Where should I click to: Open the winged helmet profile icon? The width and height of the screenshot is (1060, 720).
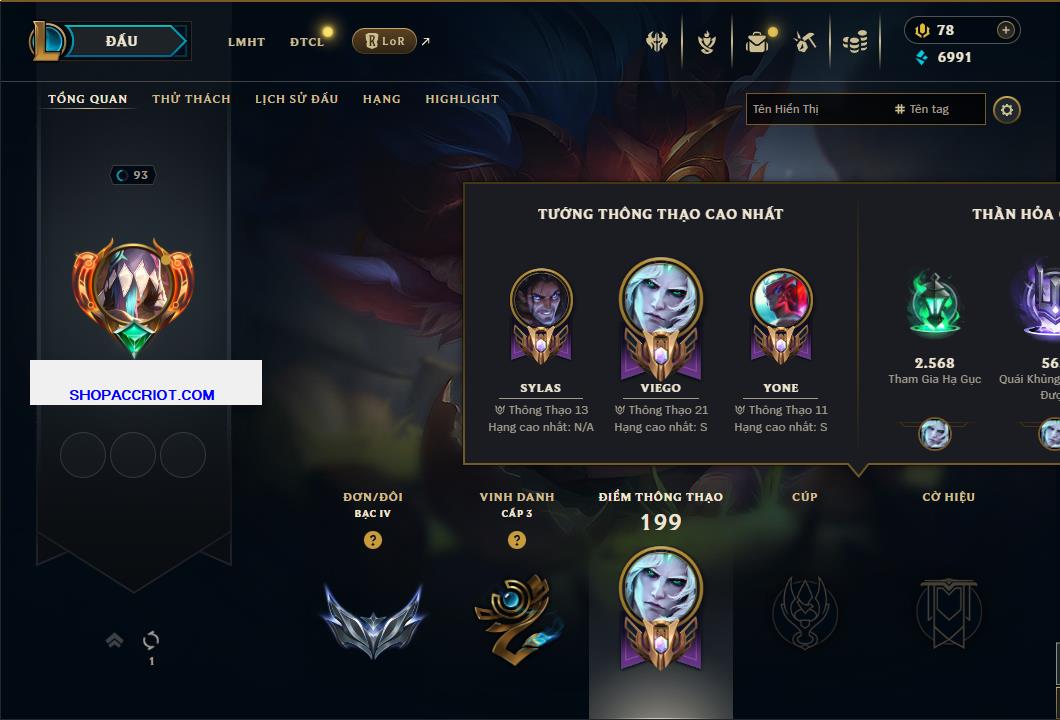pyautogui.click(x=657, y=42)
